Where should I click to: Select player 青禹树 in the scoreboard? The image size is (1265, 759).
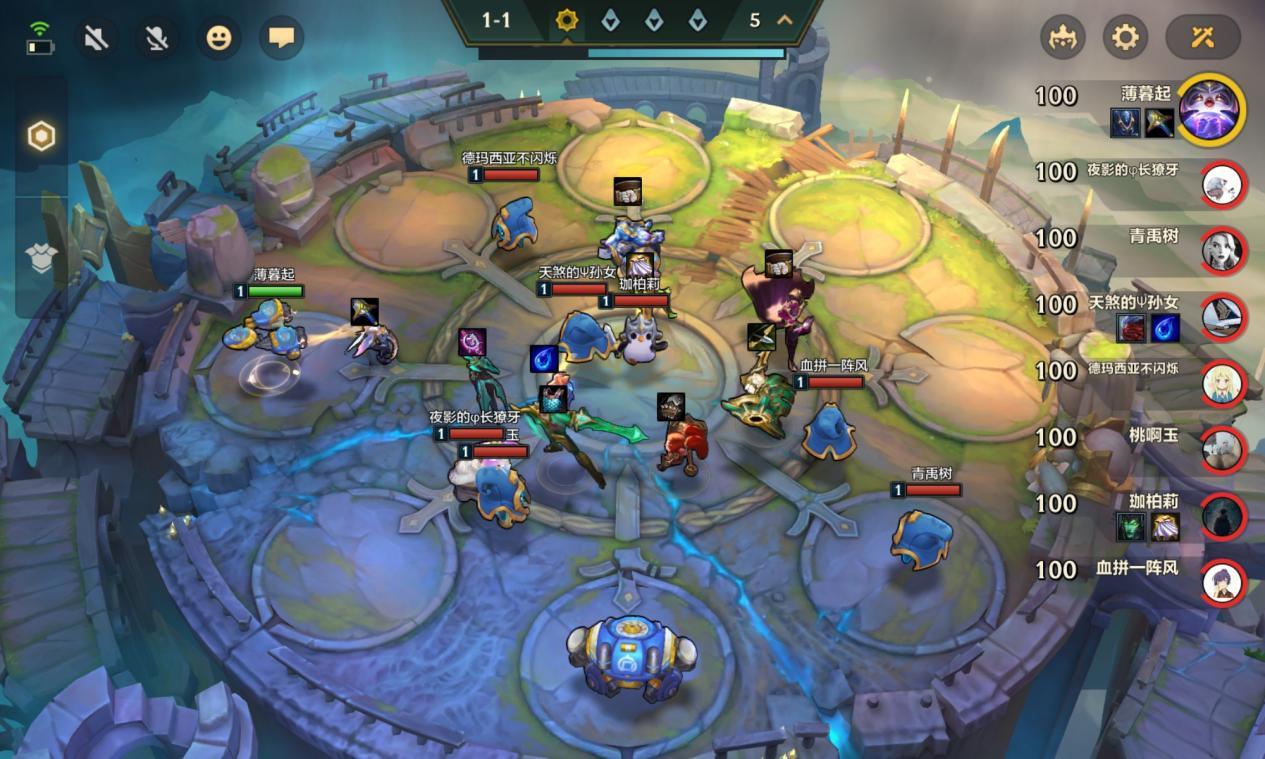pyautogui.click(x=1223, y=250)
